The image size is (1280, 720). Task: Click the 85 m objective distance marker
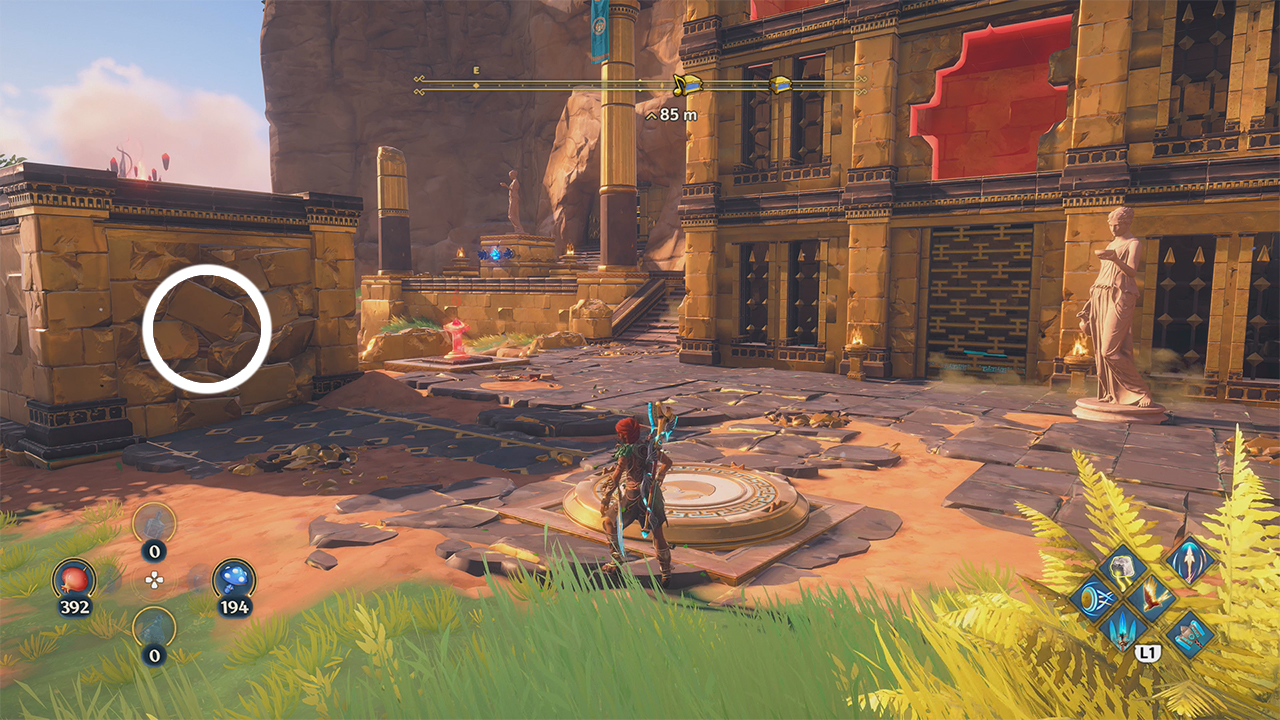point(678,114)
